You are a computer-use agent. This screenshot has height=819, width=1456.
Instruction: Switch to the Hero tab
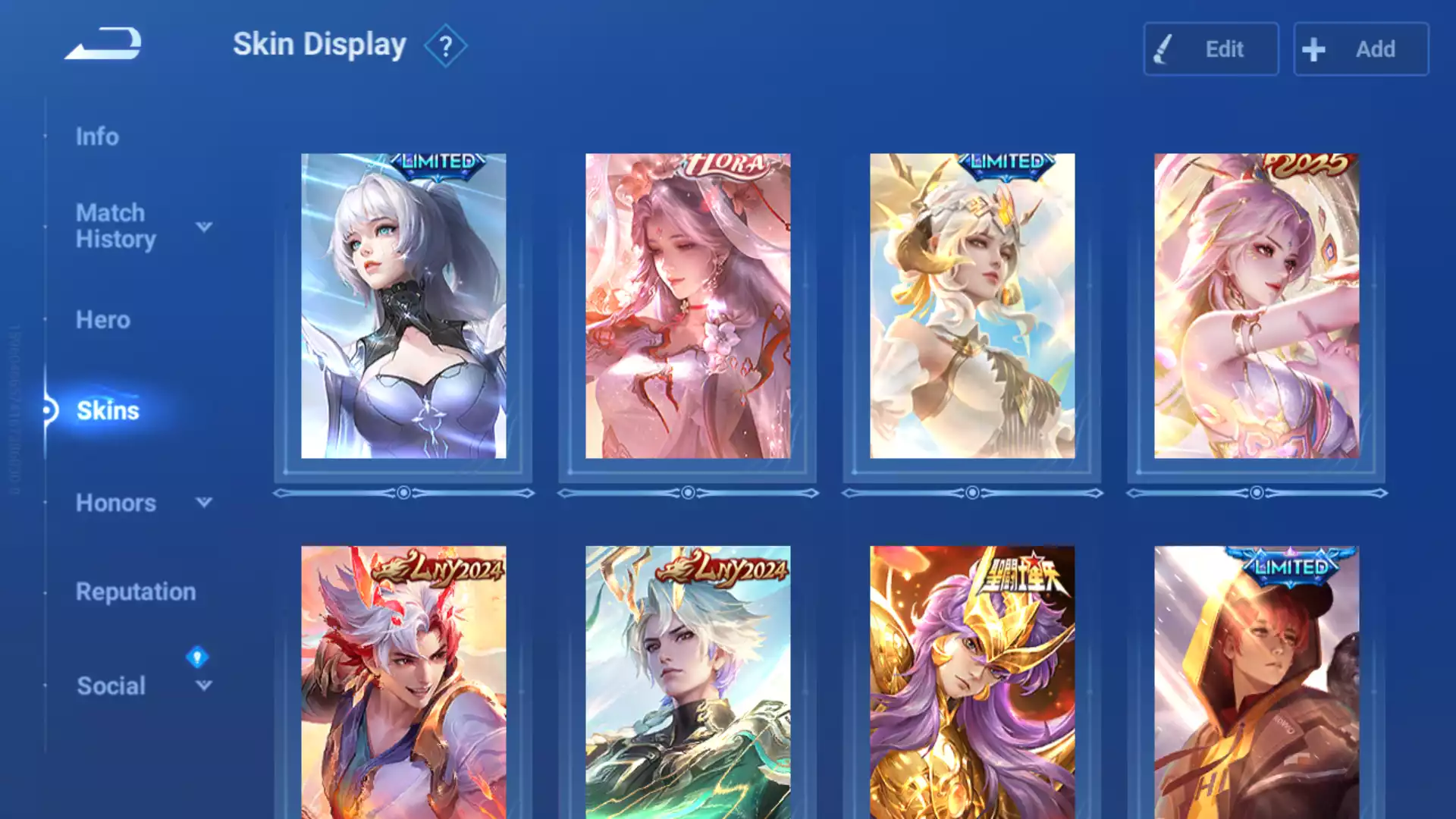(x=103, y=320)
